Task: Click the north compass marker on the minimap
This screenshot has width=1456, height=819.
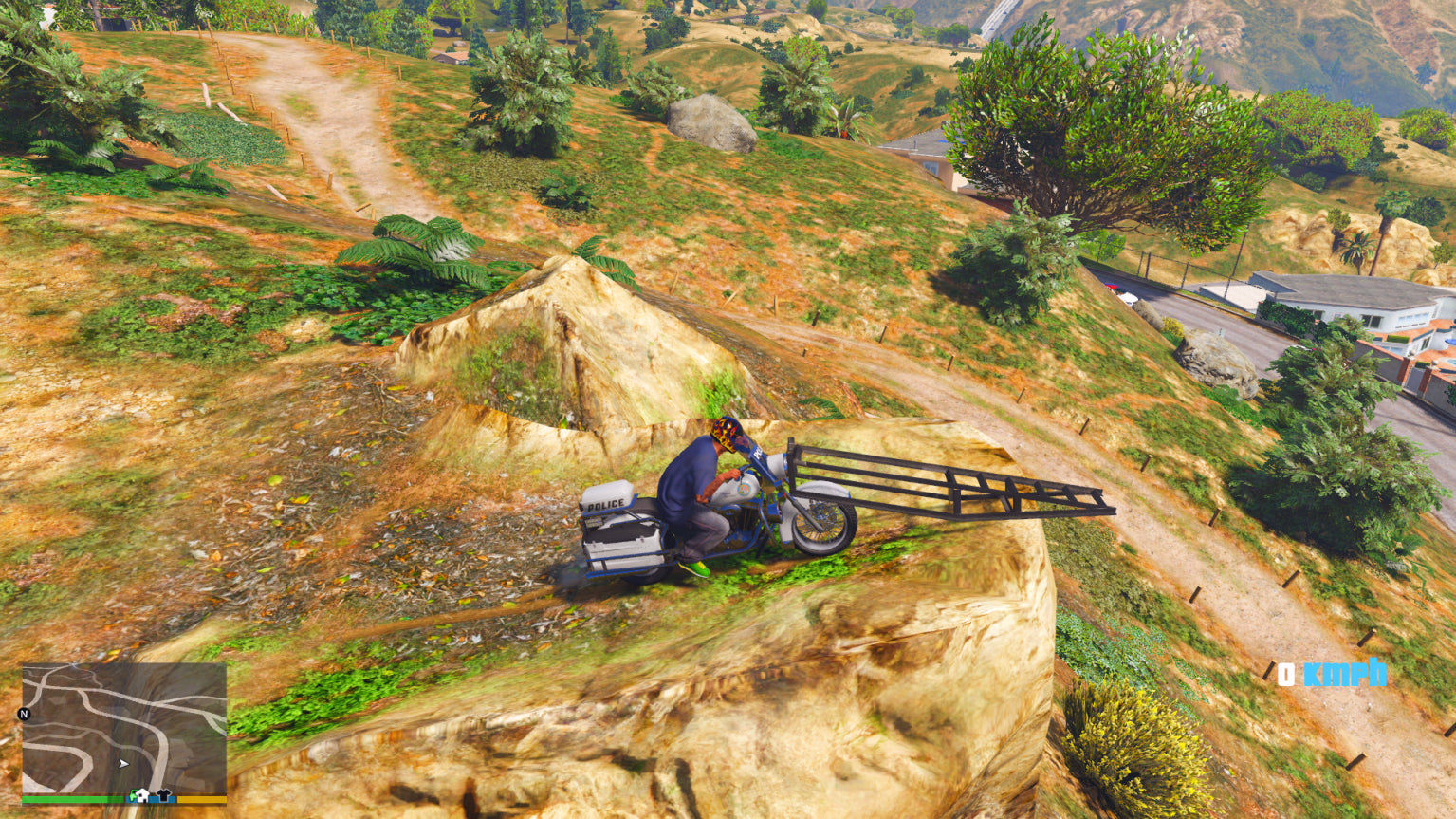Action: tap(25, 714)
